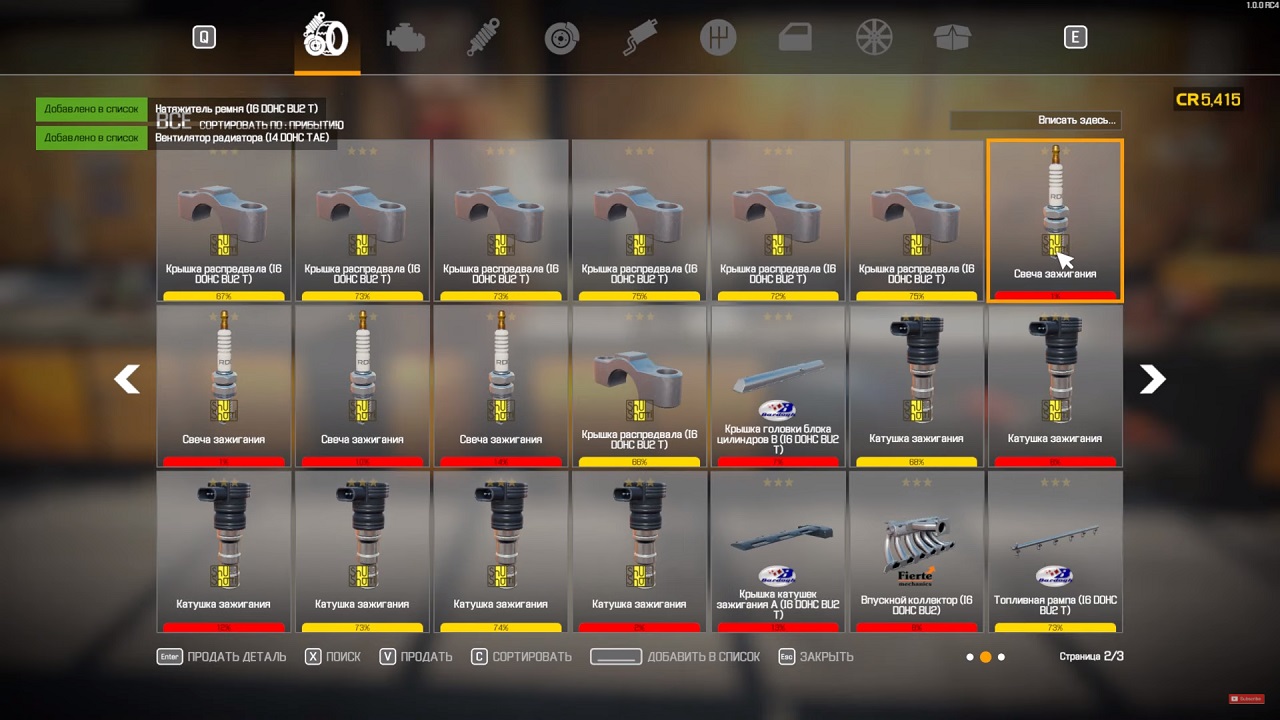Screen dimensions: 1280x720
Task: Select the exhaust parts category
Action: point(639,37)
